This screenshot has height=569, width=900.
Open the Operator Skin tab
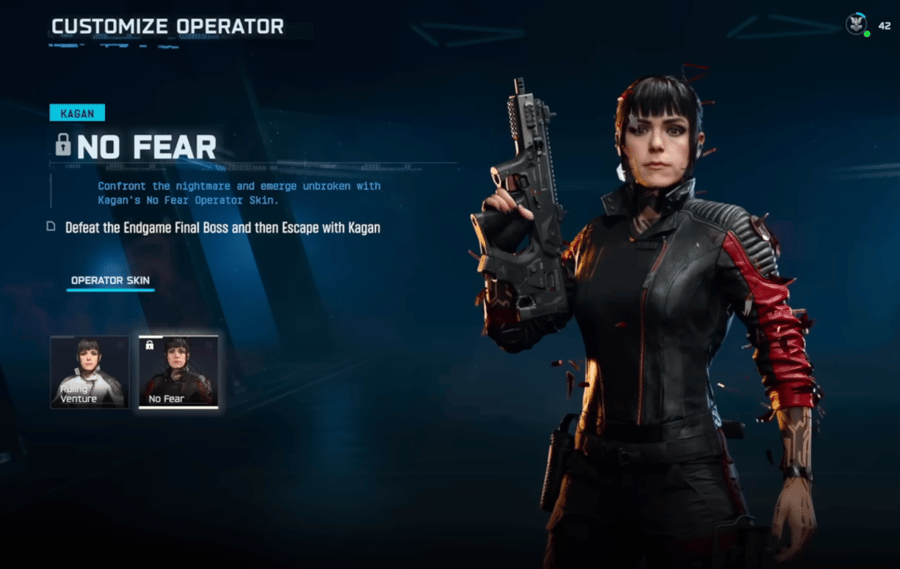click(x=110, y=280)
